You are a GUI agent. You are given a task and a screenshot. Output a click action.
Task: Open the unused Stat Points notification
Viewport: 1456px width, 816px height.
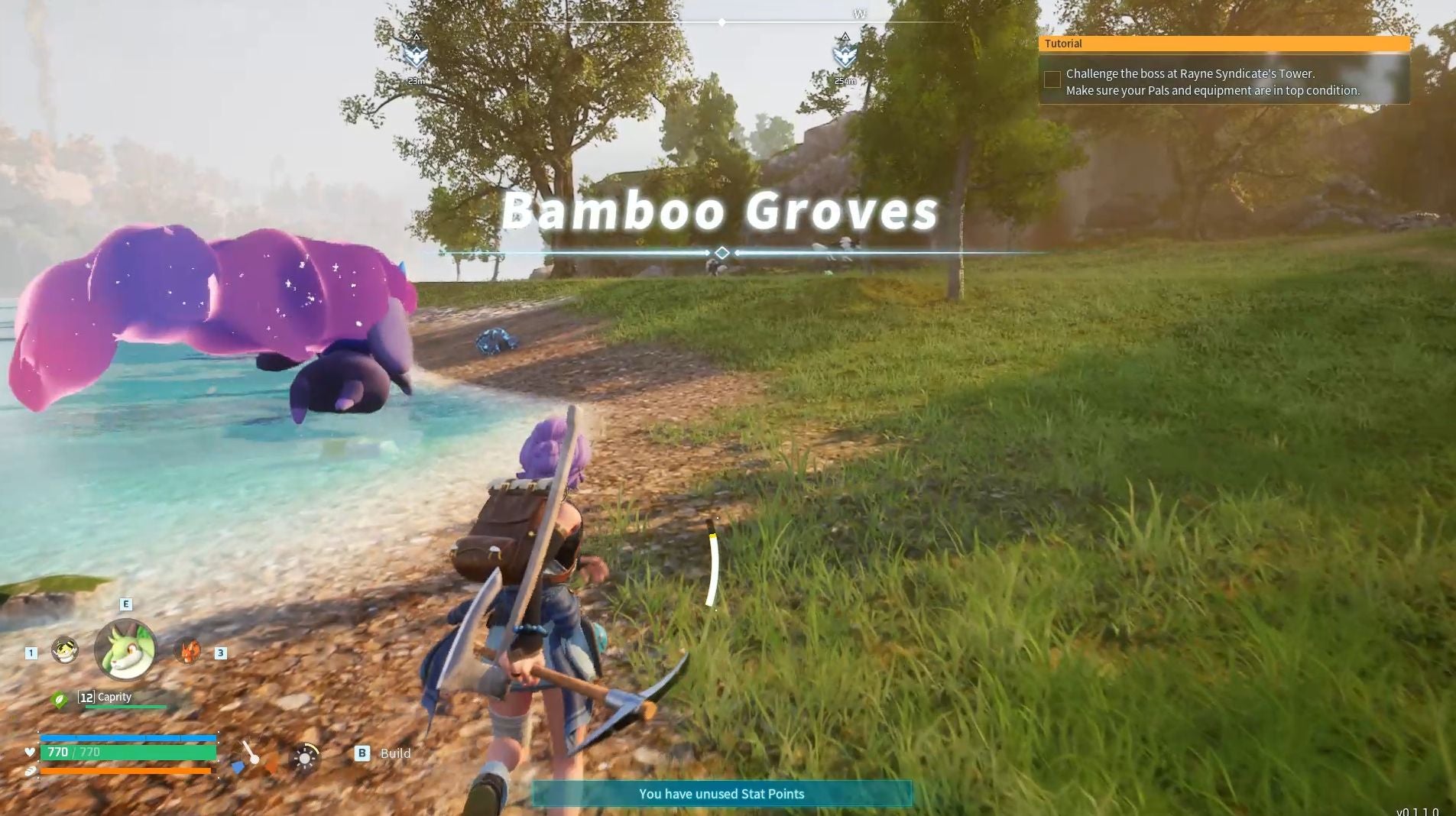click(722, 794)
